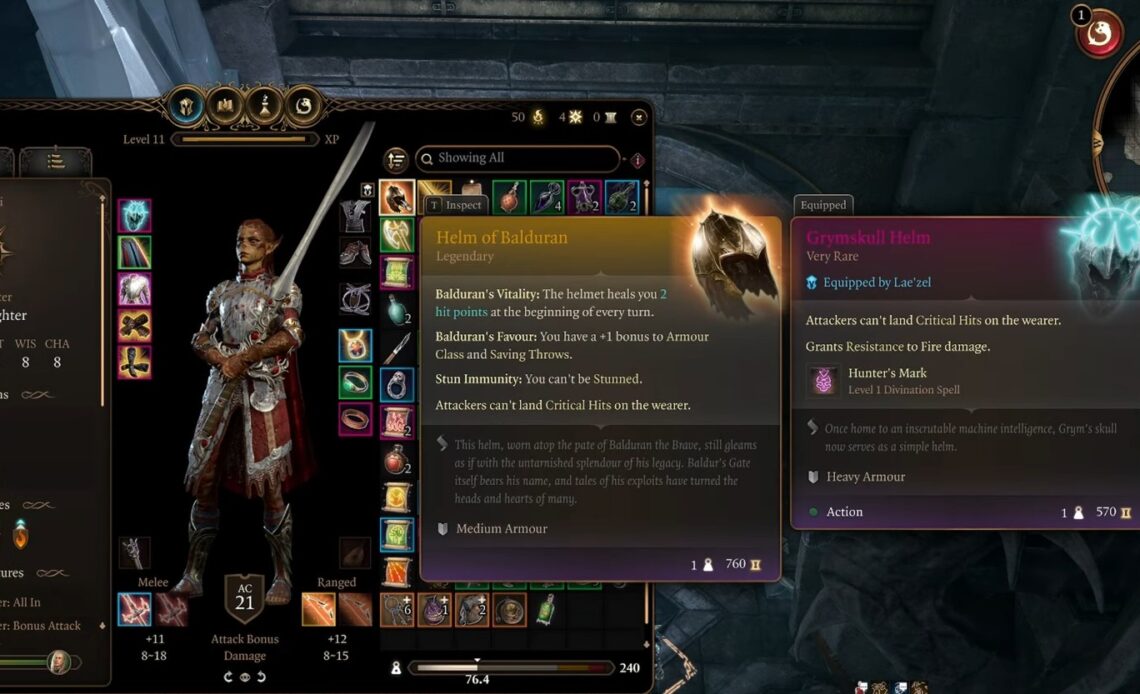
Task: Open the inventory sort options
Action: tap(396, 159)
